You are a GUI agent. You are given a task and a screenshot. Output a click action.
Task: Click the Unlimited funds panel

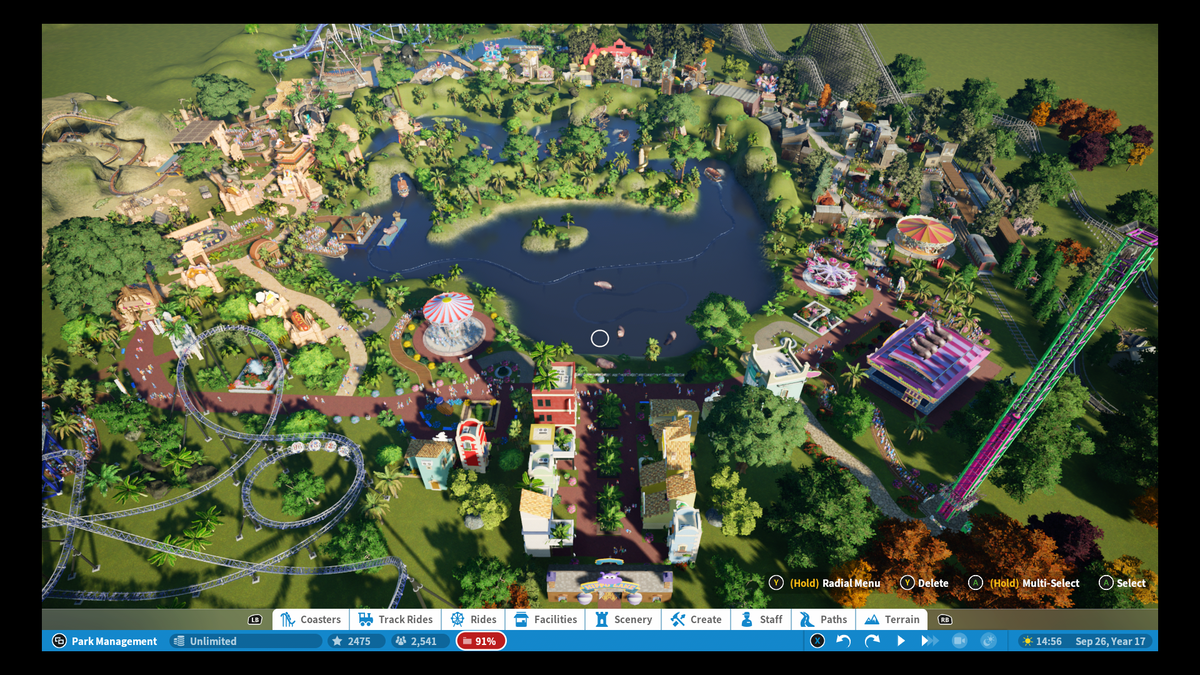245,641
